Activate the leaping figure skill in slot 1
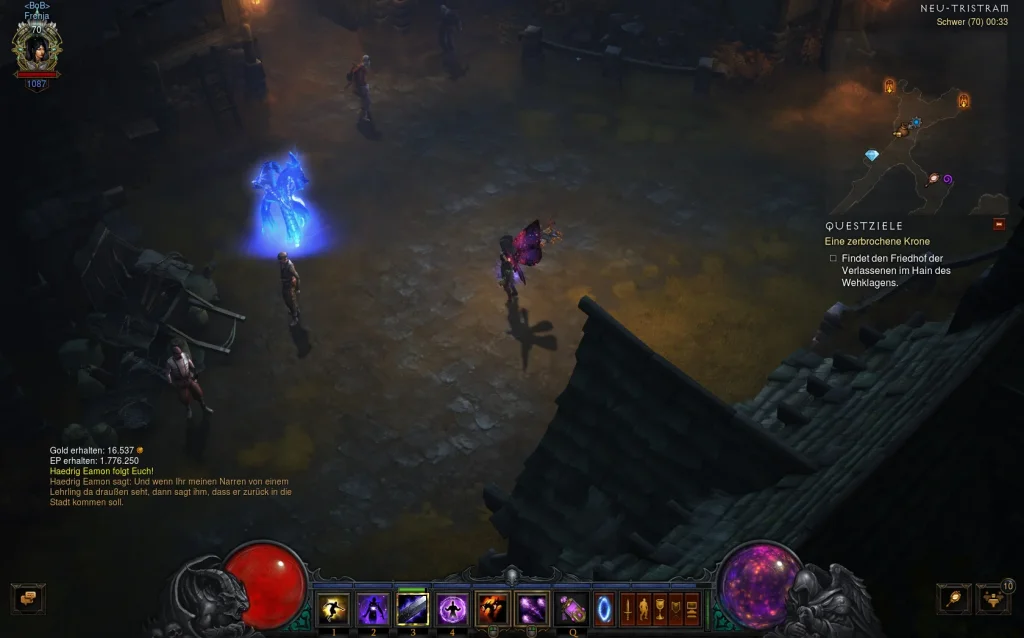This screenshot has height=638, width=1024. click(333, 608)
